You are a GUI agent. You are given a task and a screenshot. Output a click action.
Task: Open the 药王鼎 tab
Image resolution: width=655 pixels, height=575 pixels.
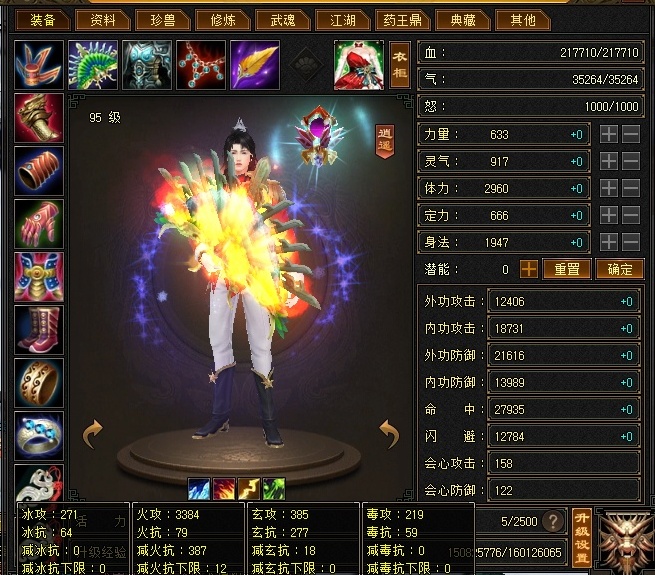coord(402,19)
